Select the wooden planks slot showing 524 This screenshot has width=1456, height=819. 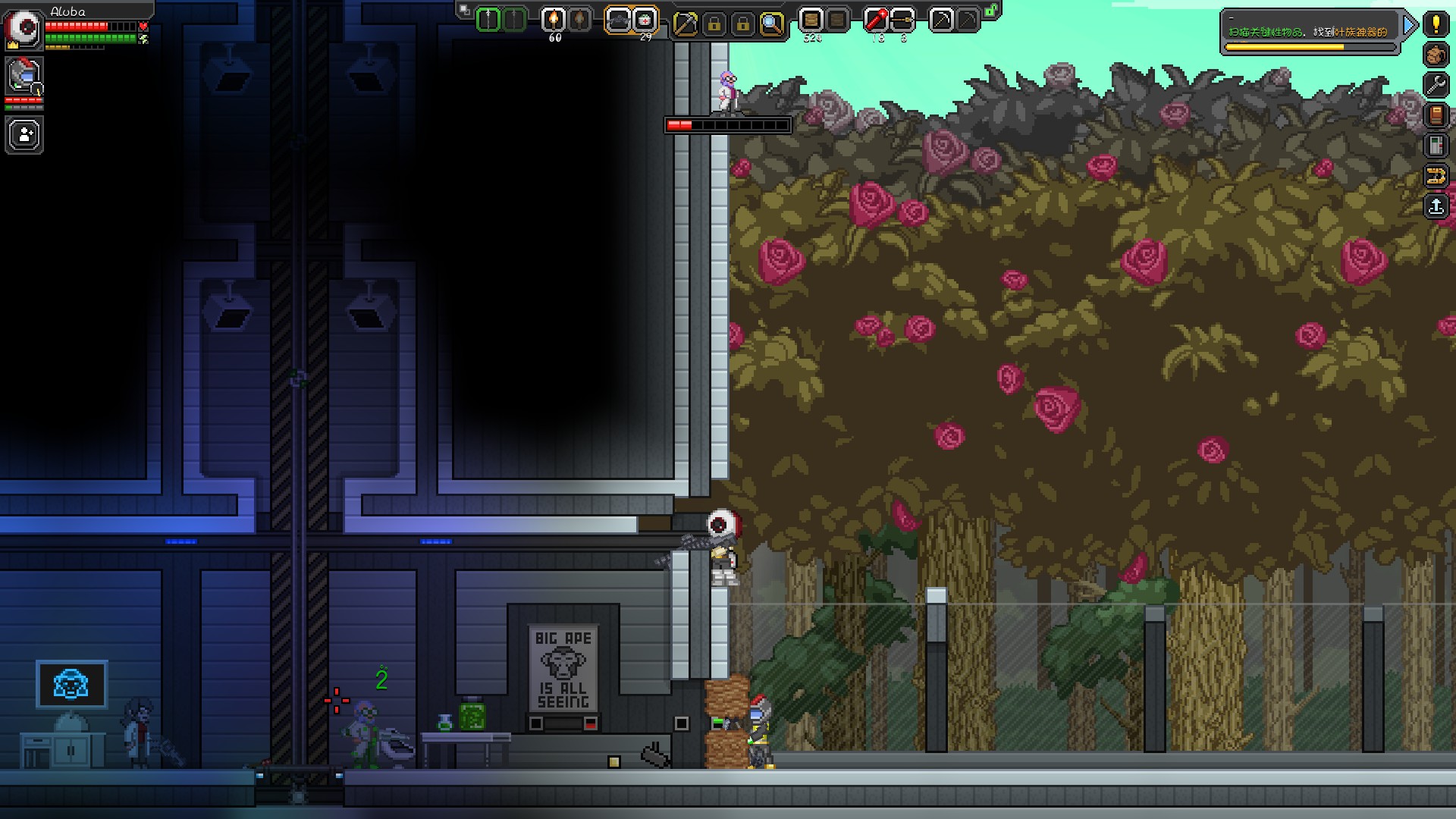tap(811, 20)
